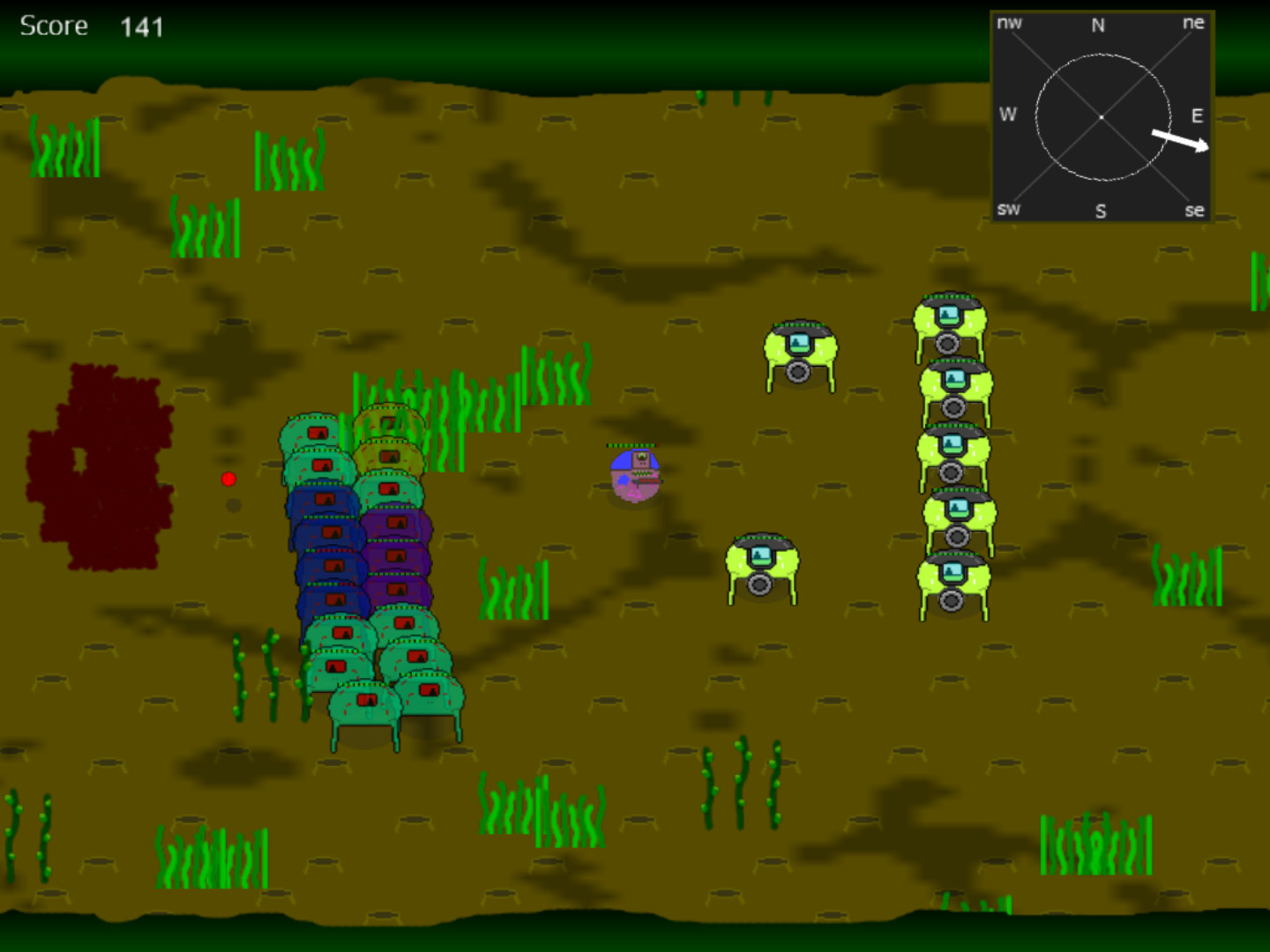Click the circular dial inside the compass panel
Viewport: 1270px width, 952px height.
[x=1102, y=115]
